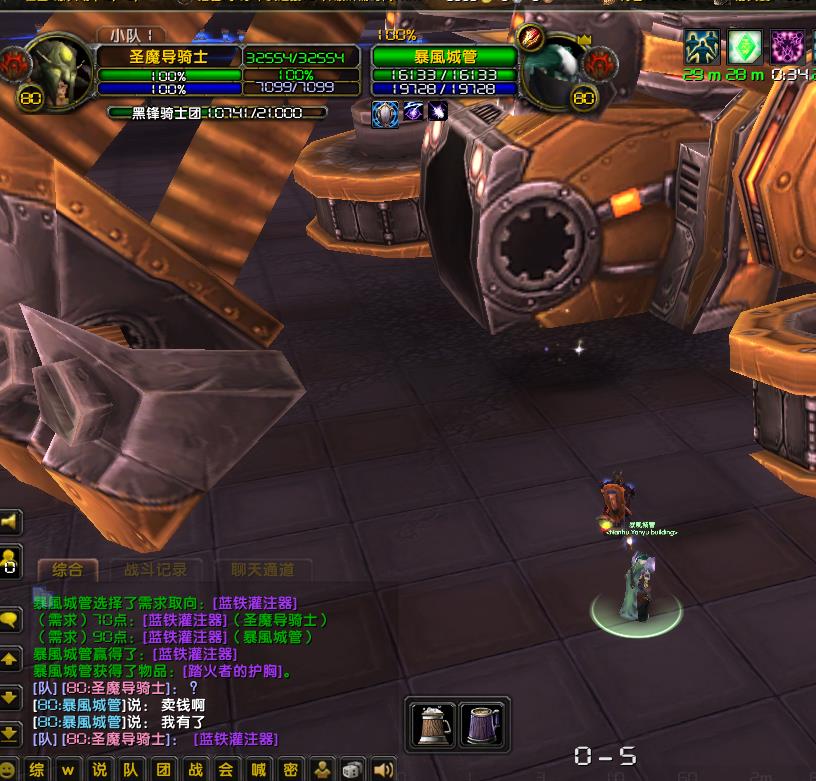The height and width of the screenshot is (781, 816).
Task: Jump to chat bottom button
Action: tap(10, 733)
